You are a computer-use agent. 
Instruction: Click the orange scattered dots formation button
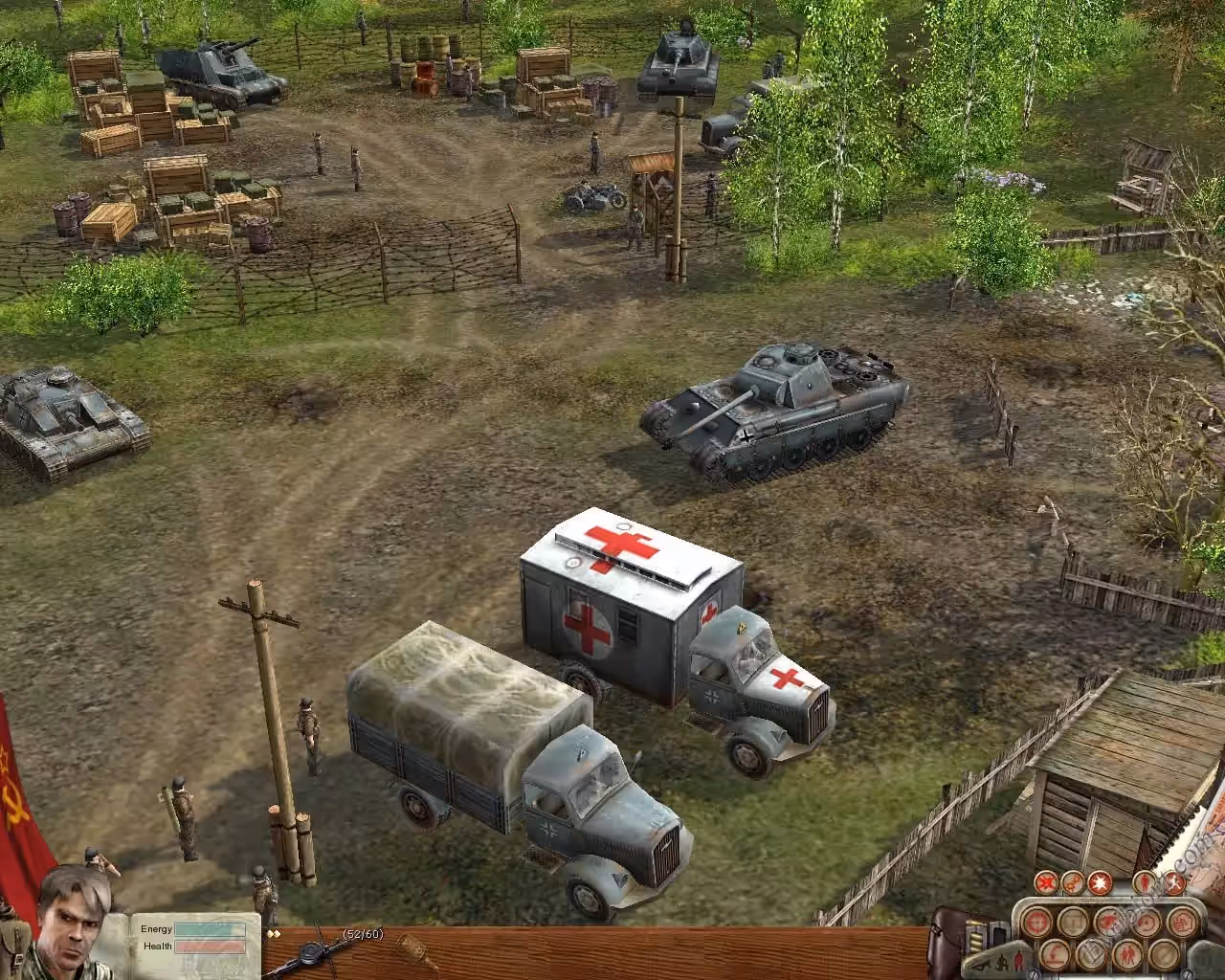(x=1073, y=883)
